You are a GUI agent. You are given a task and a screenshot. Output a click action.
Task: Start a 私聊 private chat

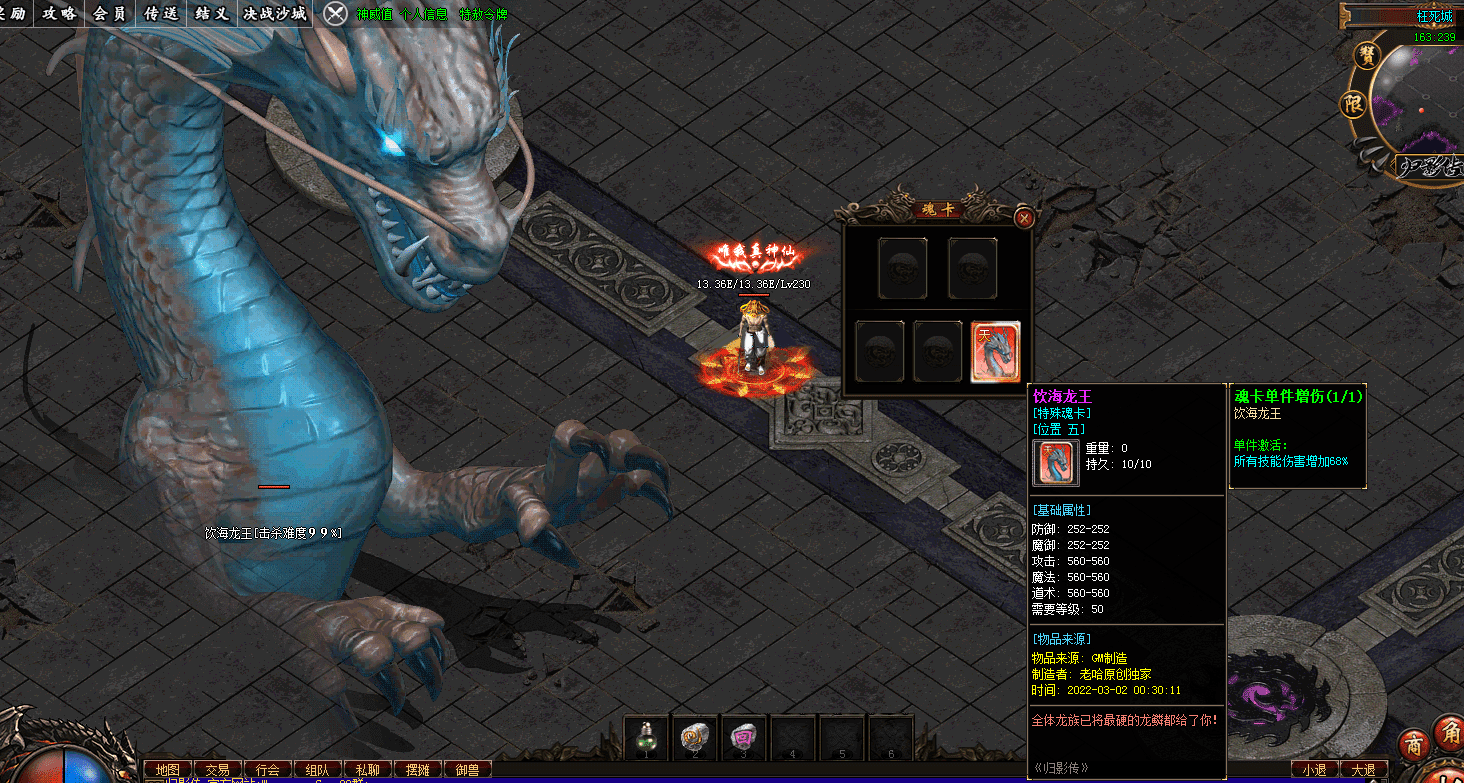pyautogui.click(x=367, y=770)
